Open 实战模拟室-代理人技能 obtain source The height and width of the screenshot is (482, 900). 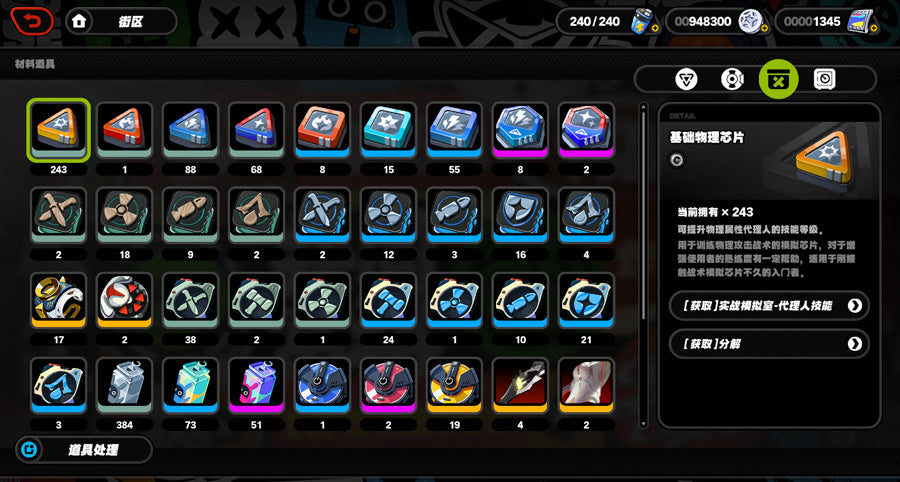[x=768, y=305]
